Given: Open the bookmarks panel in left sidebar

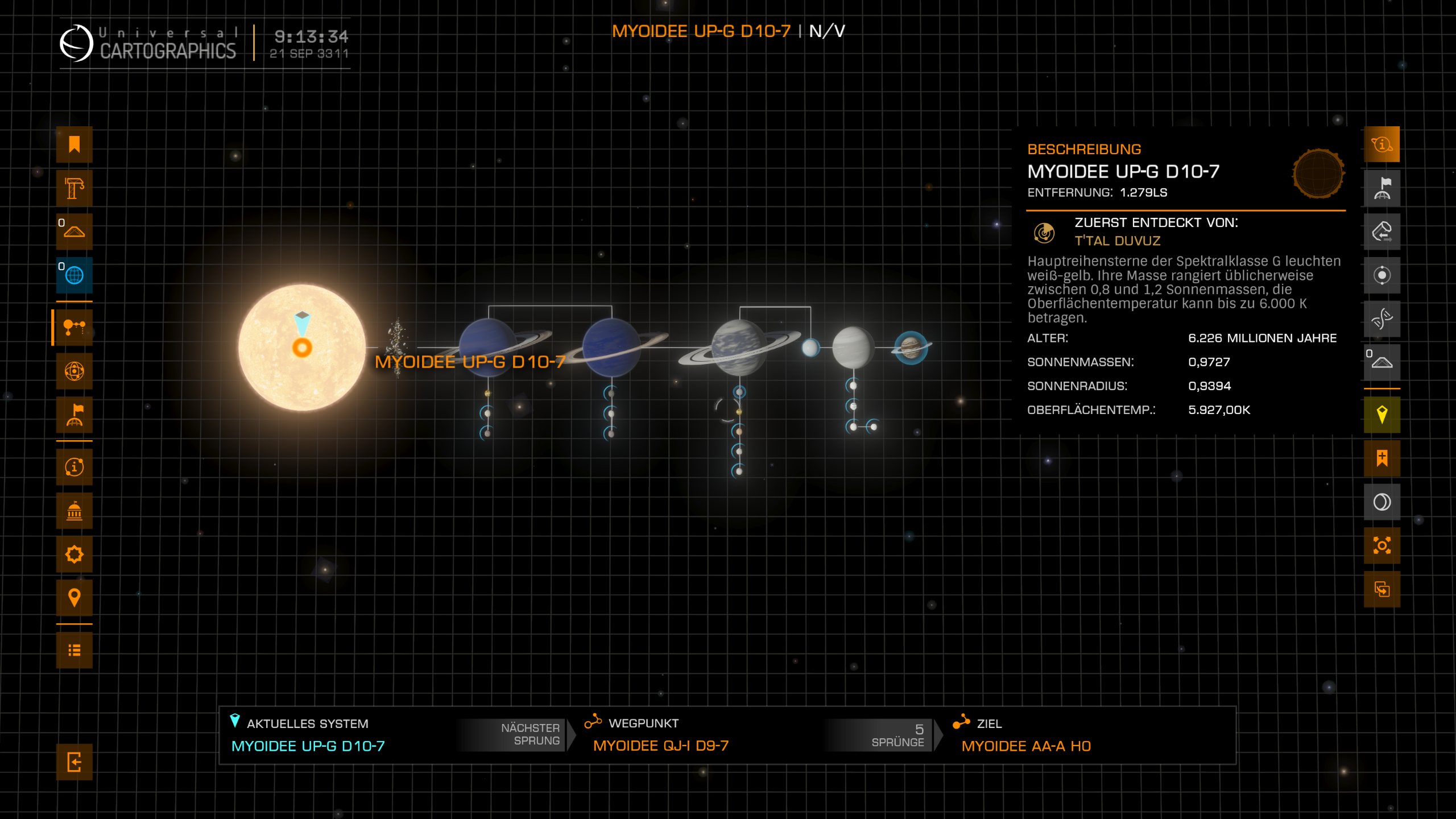Looking at the screenshot, I should [74, 144].
